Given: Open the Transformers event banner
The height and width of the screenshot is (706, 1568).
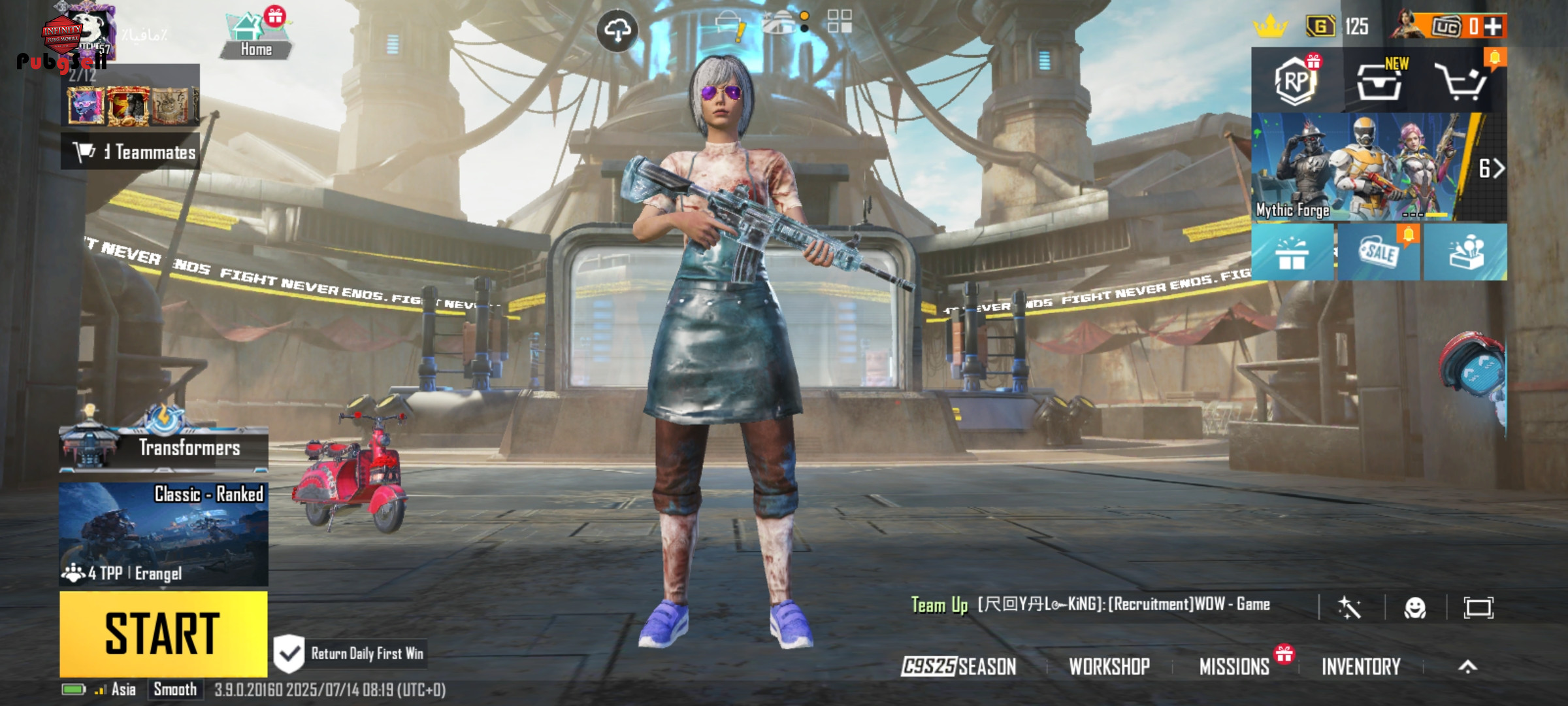Looking at the screenshot, I should tap(163, 447).
